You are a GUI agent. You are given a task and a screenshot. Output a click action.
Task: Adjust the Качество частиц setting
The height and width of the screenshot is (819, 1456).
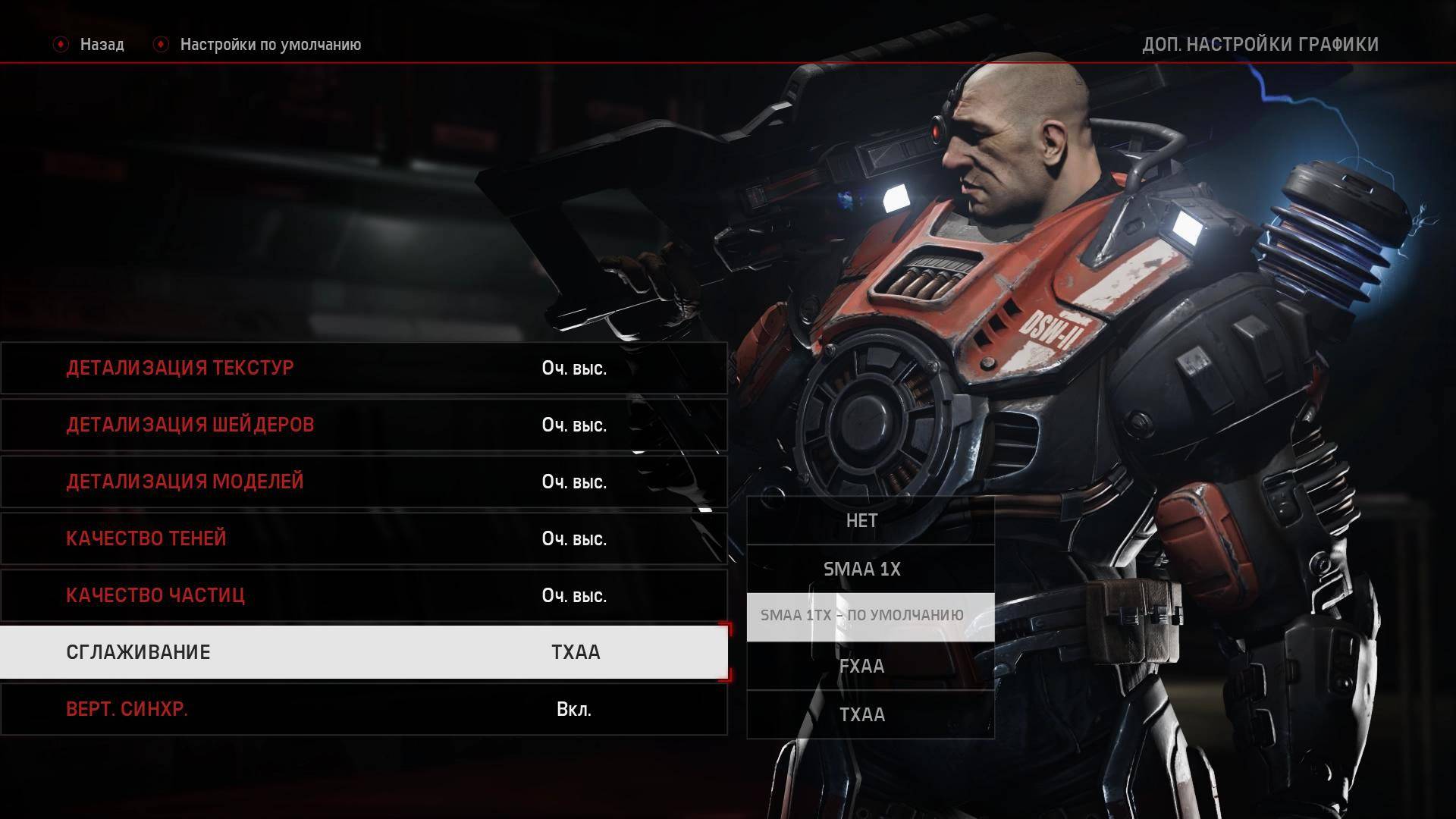pyautogui.click(x=364, y=595)
